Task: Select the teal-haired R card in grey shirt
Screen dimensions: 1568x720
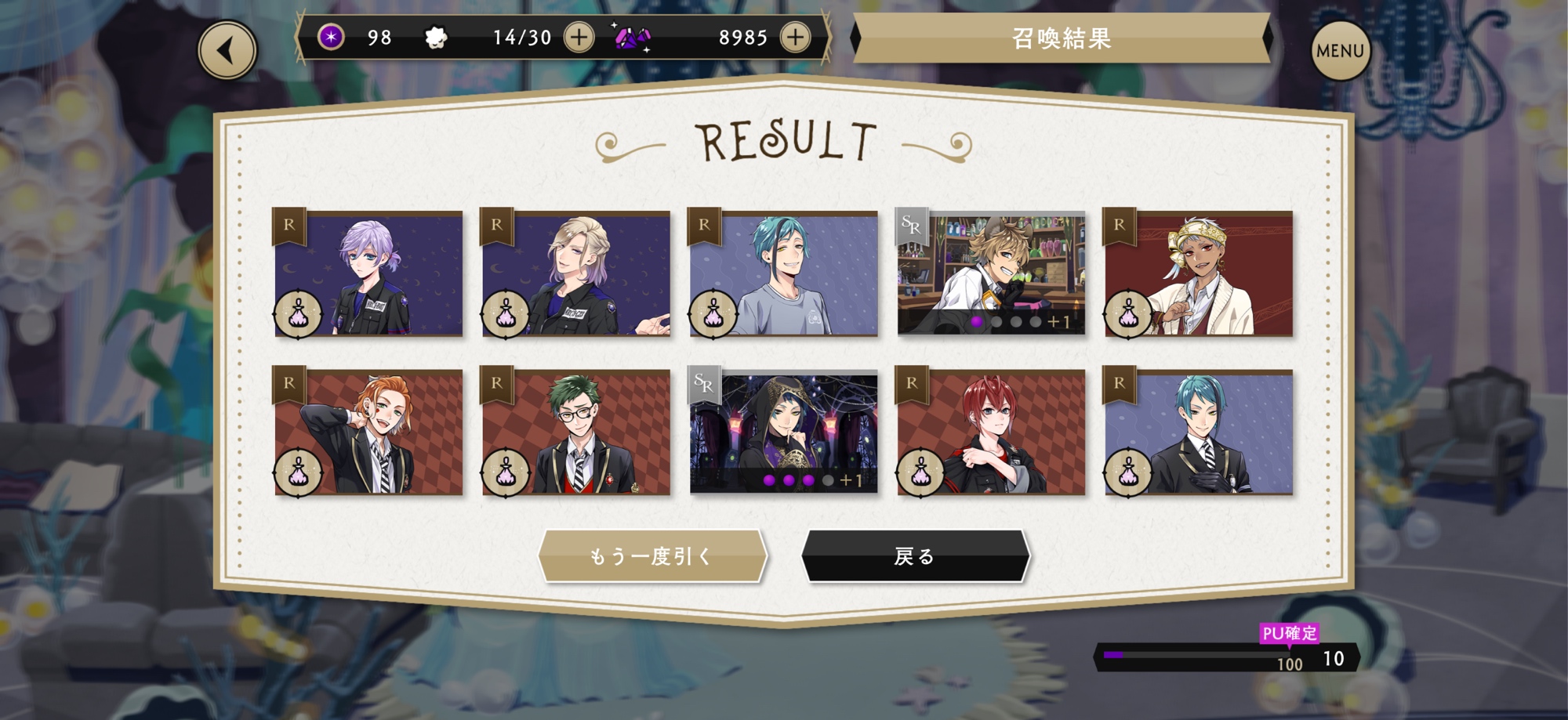Action: (x=783, y=273)
